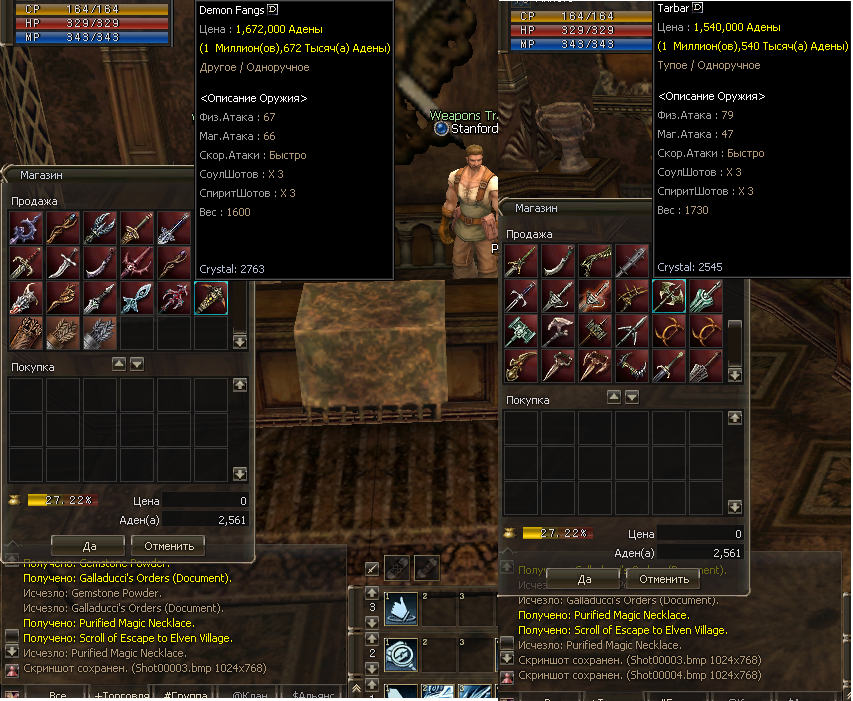Select the white curved dagger item
The image size is (853, 701).
click(x=64, y=264)
